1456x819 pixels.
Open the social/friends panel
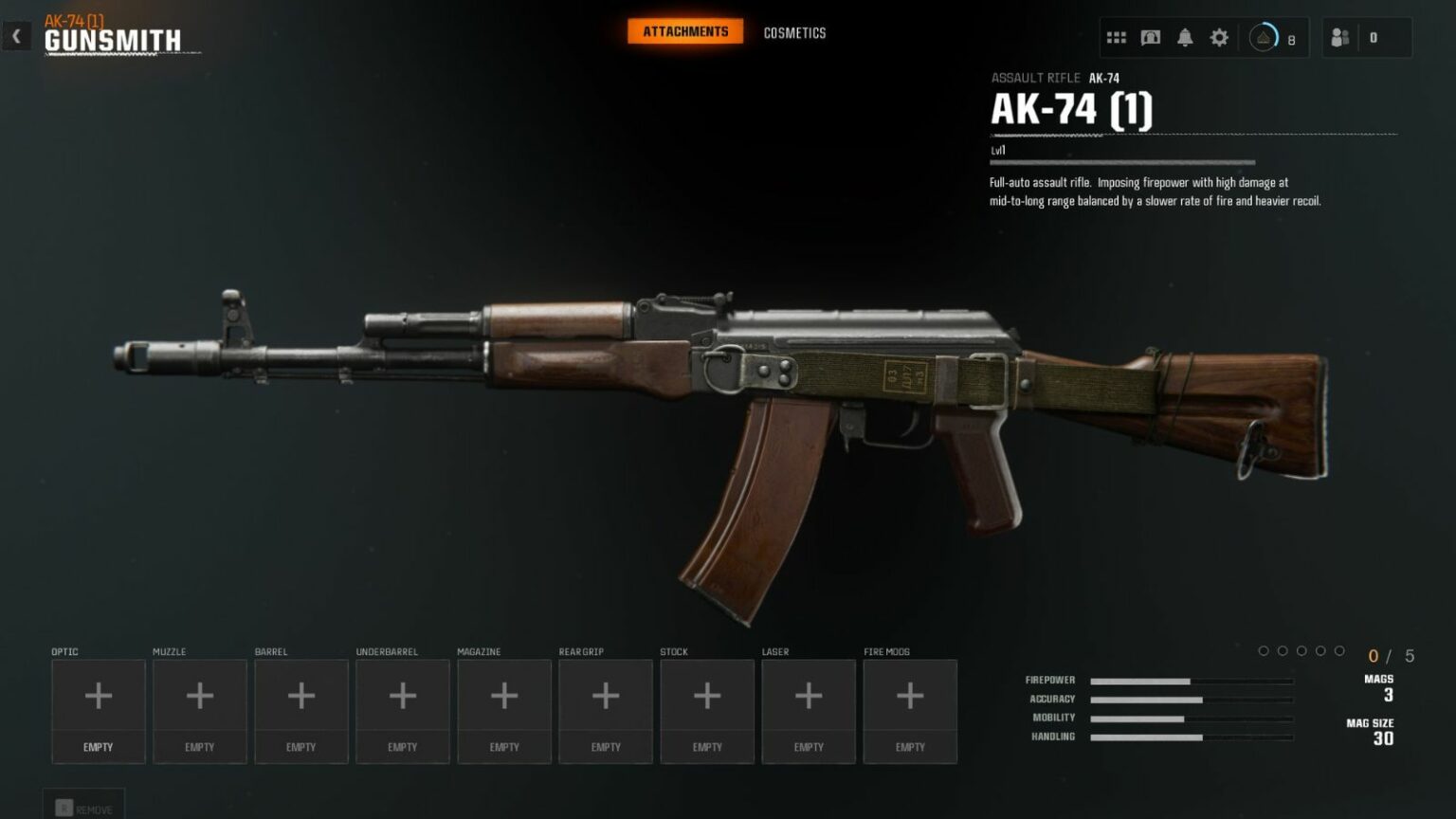click(1340, 38)
